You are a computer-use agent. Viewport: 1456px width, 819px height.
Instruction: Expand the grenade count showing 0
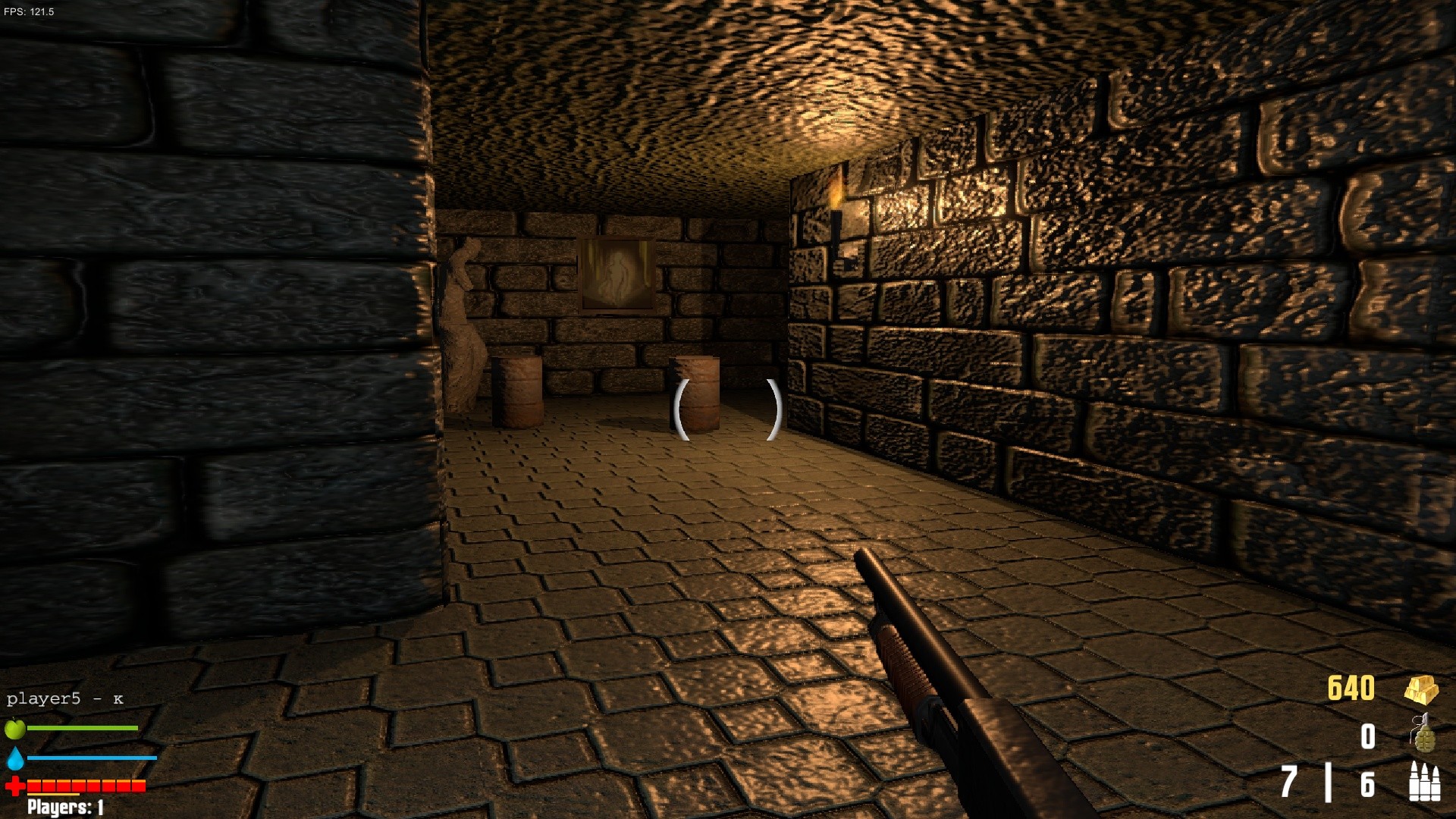(x=1370, y=736)
